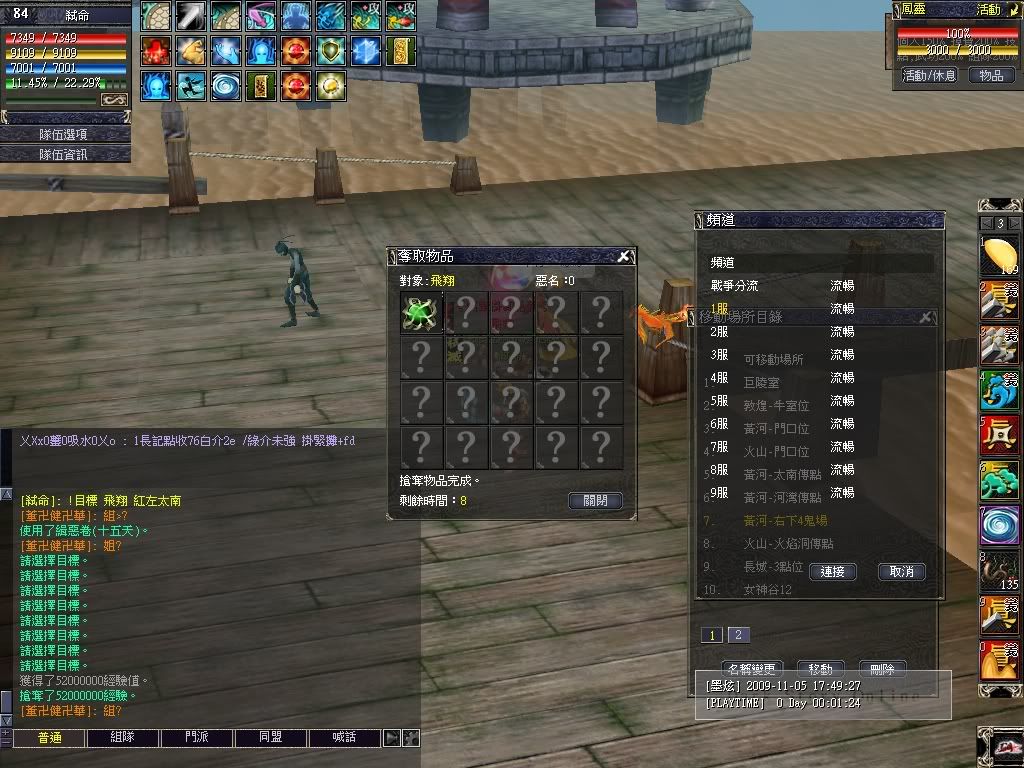This screenshot has height=768, width=1024.
Task: Use the yellow item in quickbar slot 1
Action: (998, 257)
